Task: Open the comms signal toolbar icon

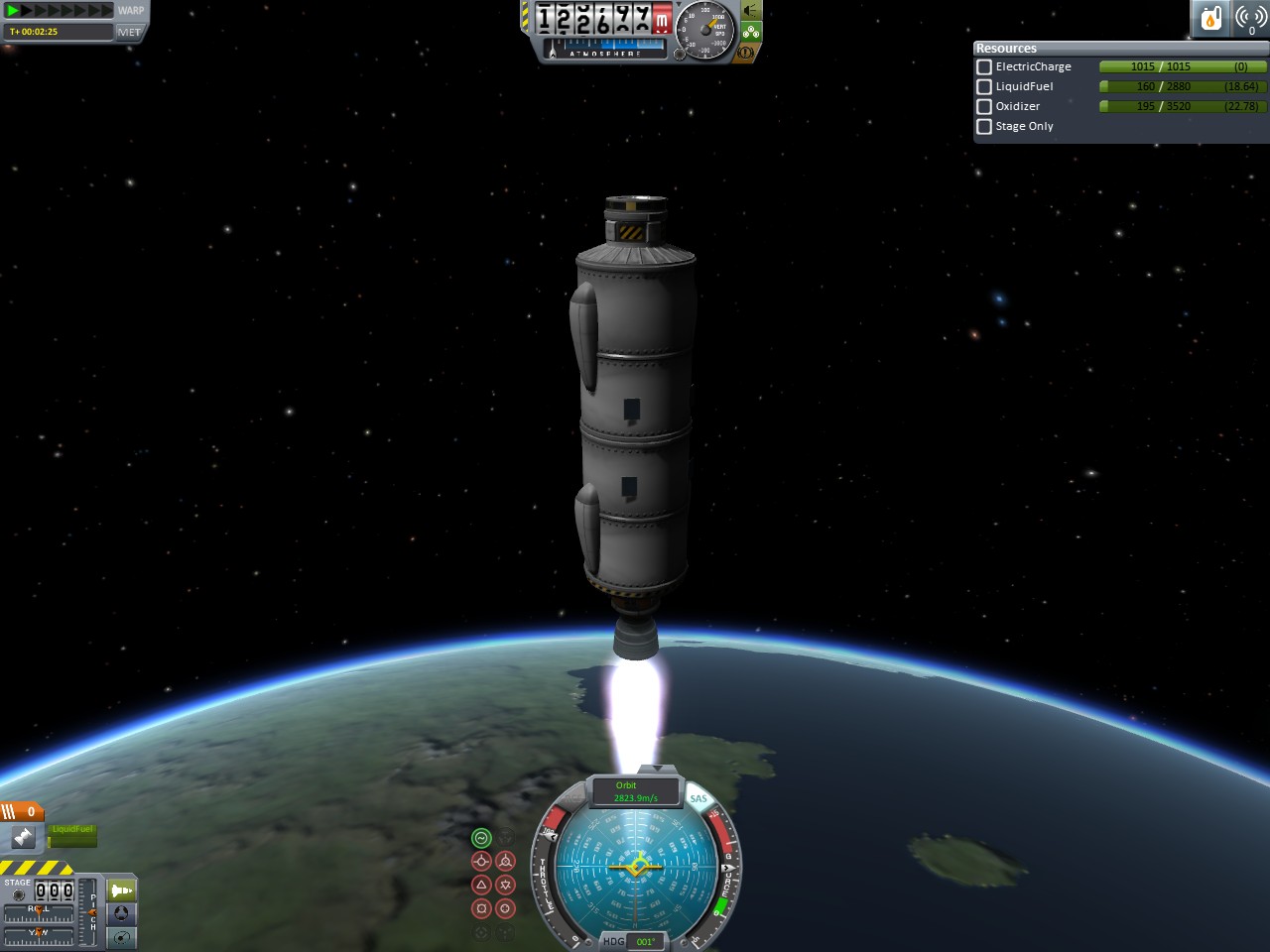Action: pyautogui.click(x=1250, y=18)
